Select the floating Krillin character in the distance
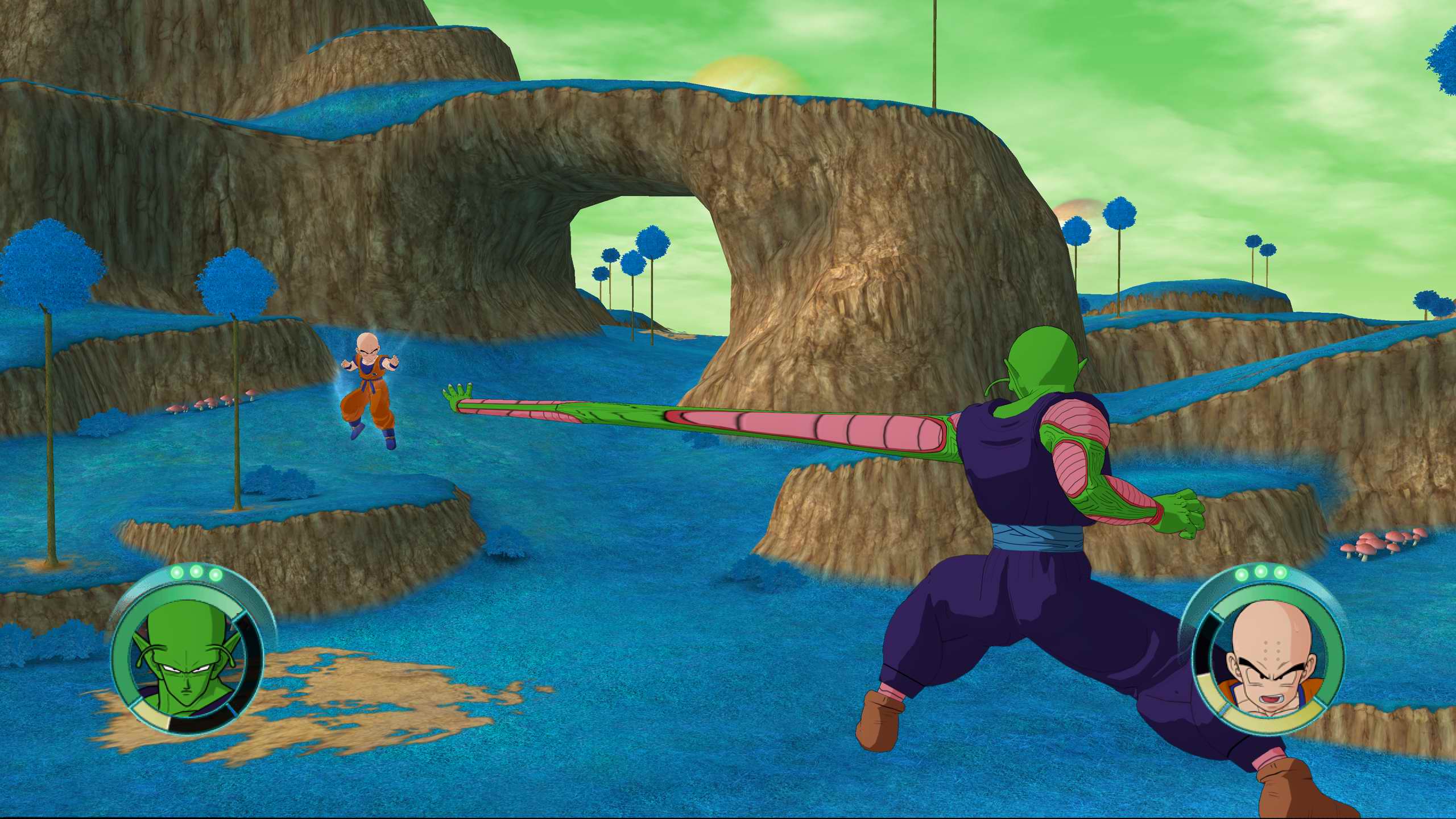 [370, 392]
